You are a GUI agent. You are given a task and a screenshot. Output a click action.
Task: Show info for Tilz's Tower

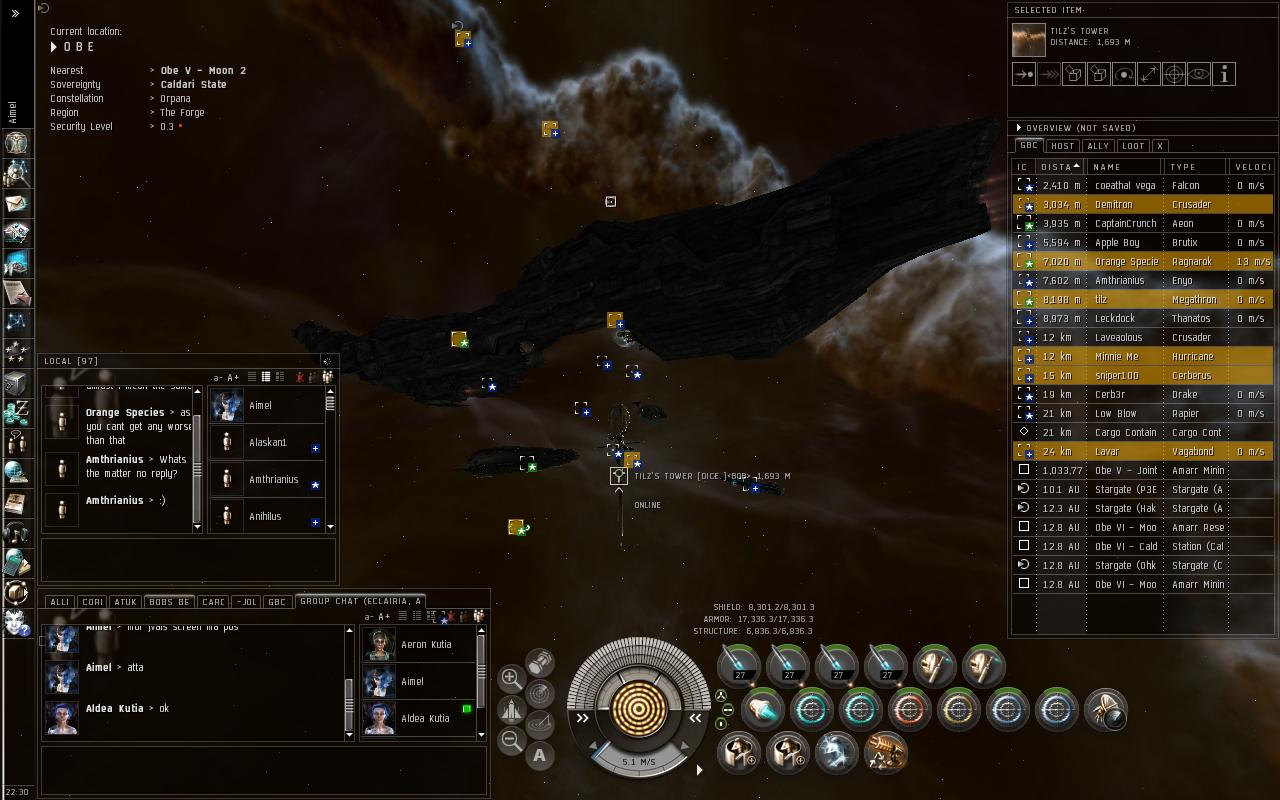tap(1224, 74)
